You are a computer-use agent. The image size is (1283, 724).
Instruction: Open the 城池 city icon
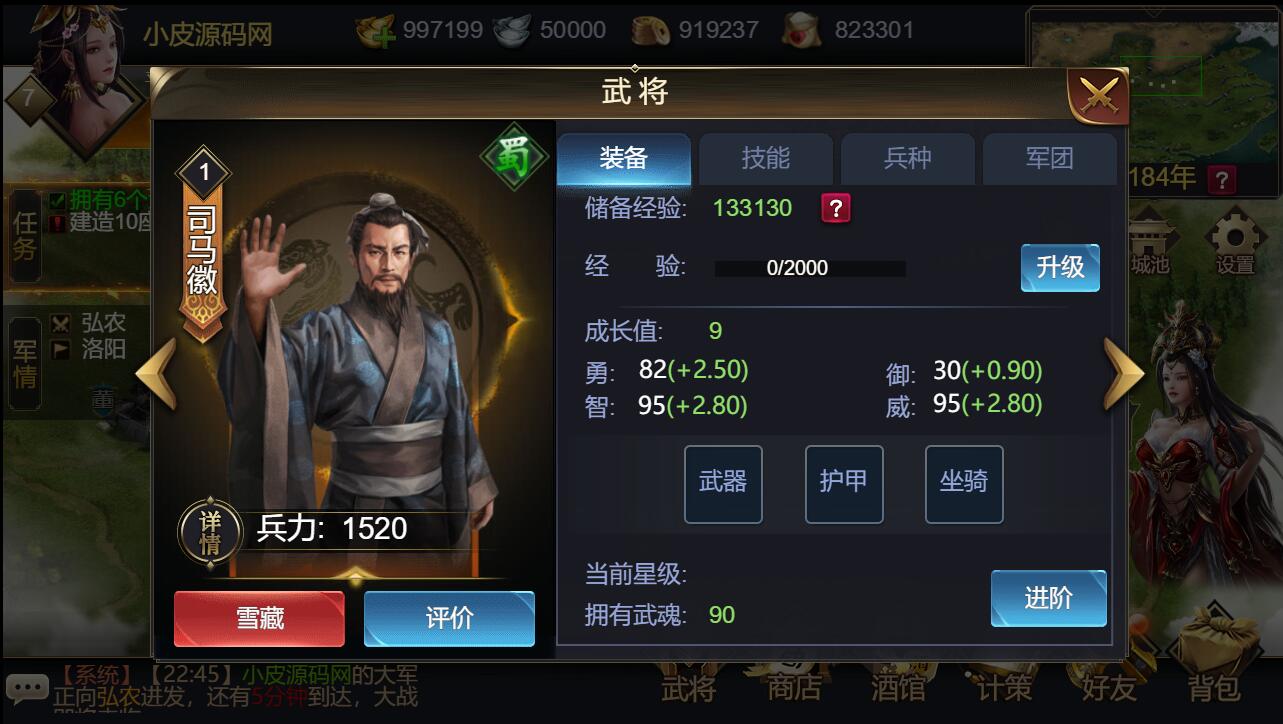point(1148,238)
